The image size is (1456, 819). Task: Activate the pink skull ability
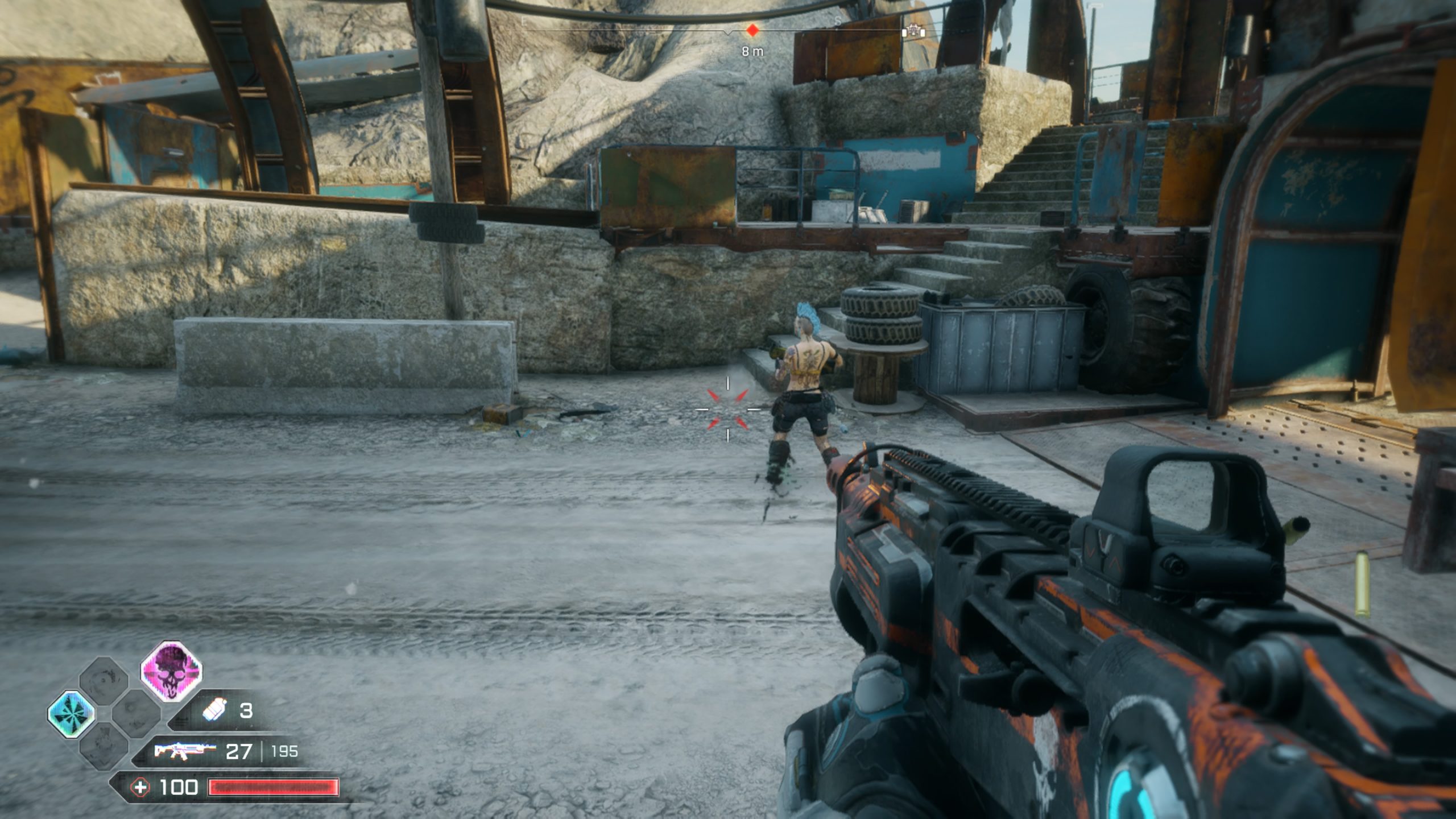(x=171, y=671)
